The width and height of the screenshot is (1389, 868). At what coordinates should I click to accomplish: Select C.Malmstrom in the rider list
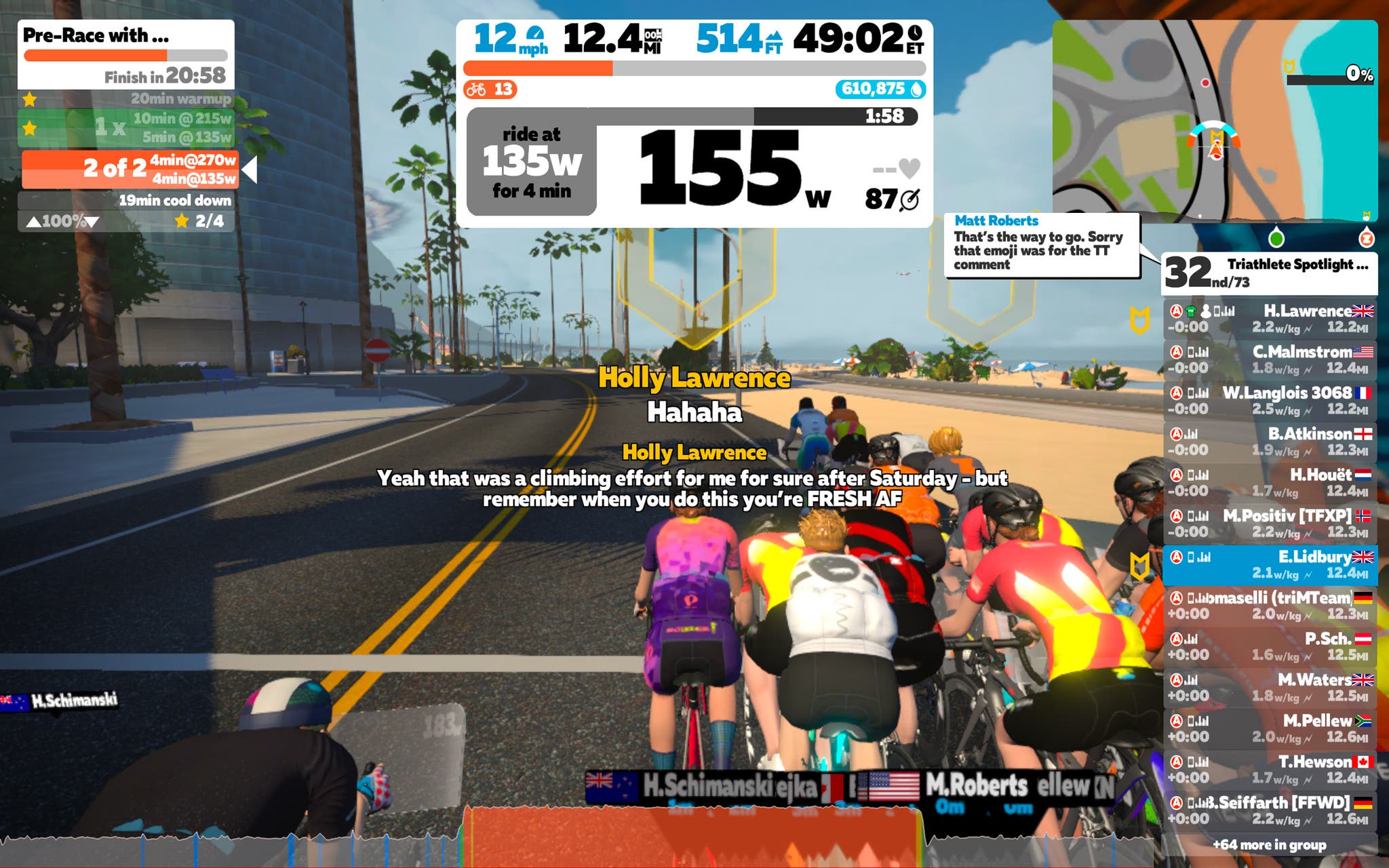click(x=1270, y=359)
